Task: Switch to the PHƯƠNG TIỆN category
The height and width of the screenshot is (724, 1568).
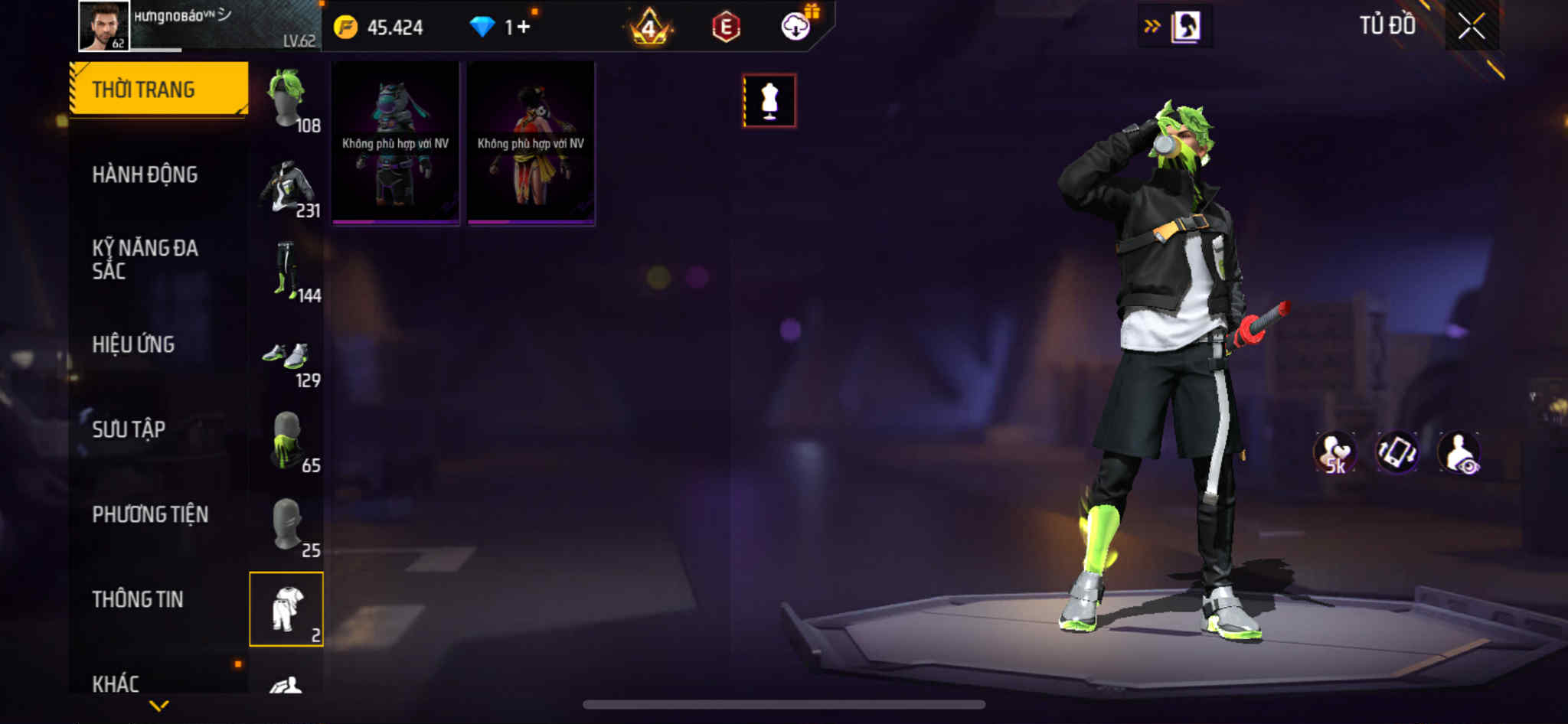Action: pos(150,514)
